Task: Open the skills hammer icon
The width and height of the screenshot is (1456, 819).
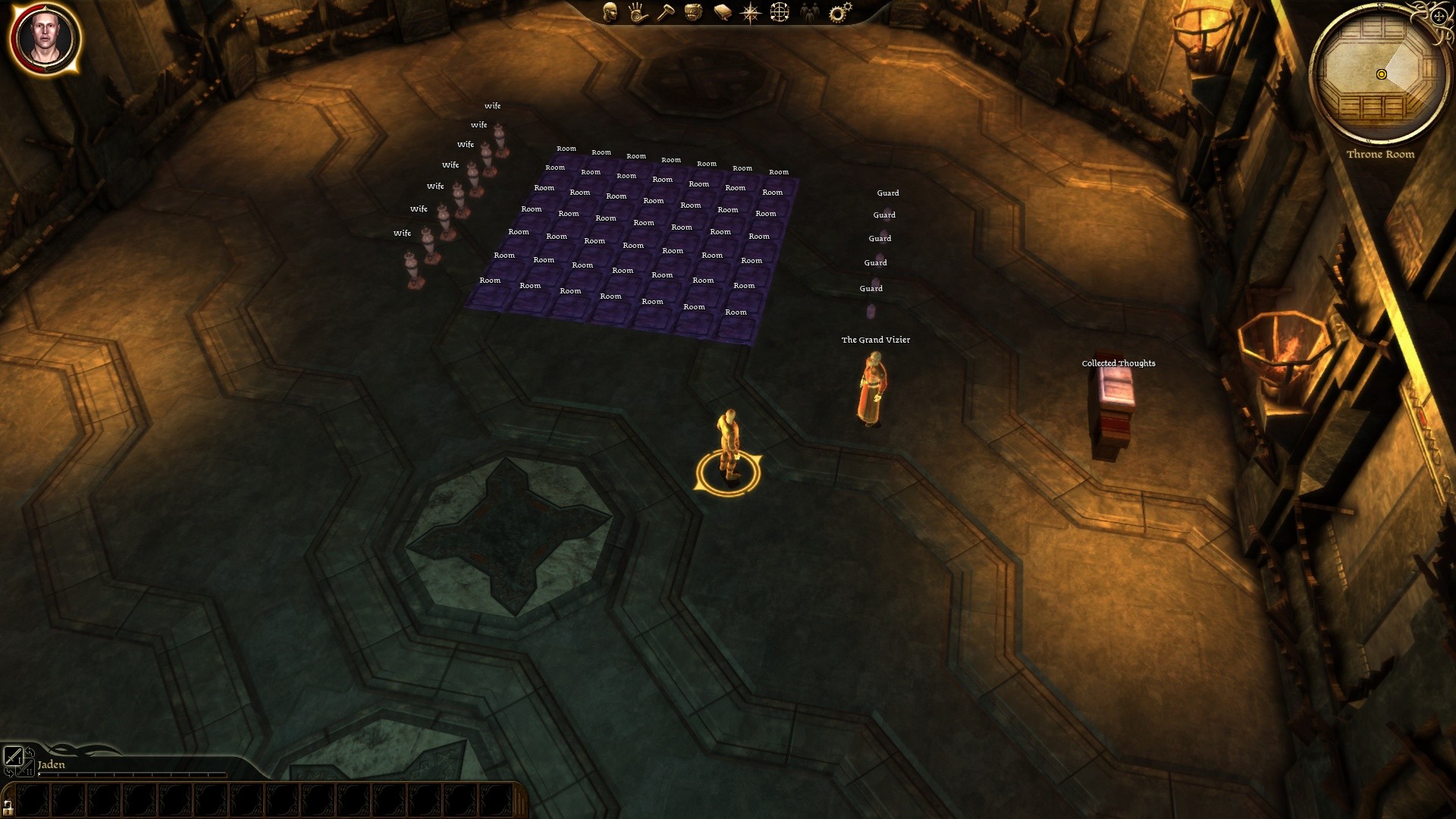Action: [665, 11]
